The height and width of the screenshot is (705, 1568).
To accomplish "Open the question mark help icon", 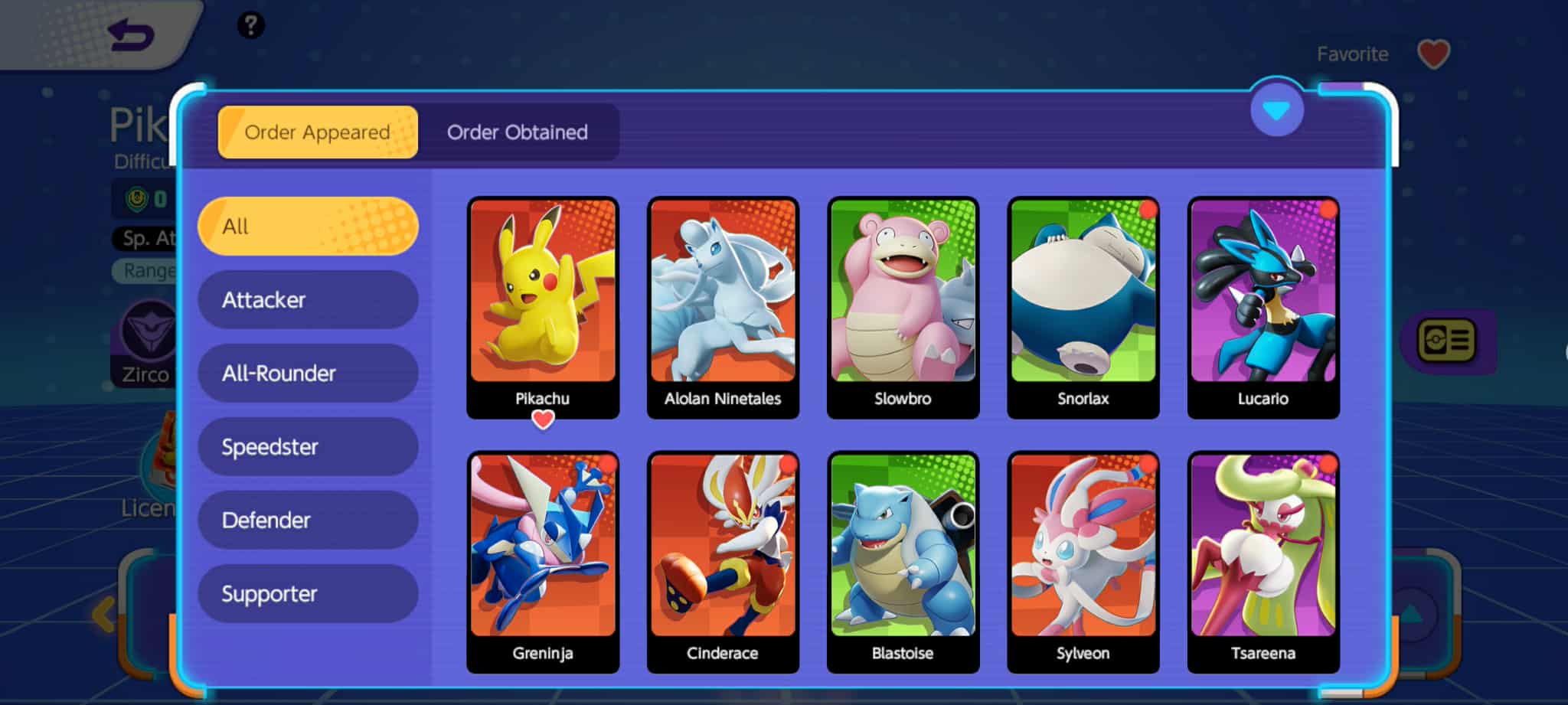I will (250, 25).
